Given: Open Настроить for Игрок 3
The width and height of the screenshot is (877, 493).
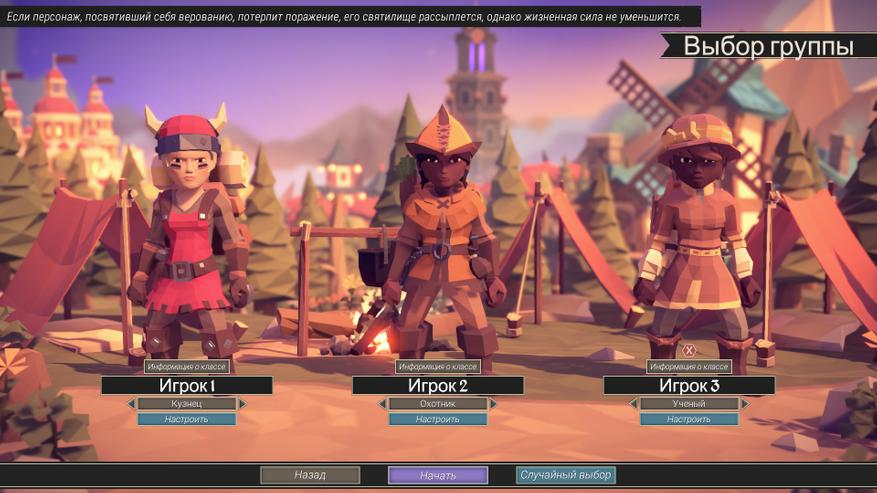Looking at the screenshot, I should (x=689, y=419).
